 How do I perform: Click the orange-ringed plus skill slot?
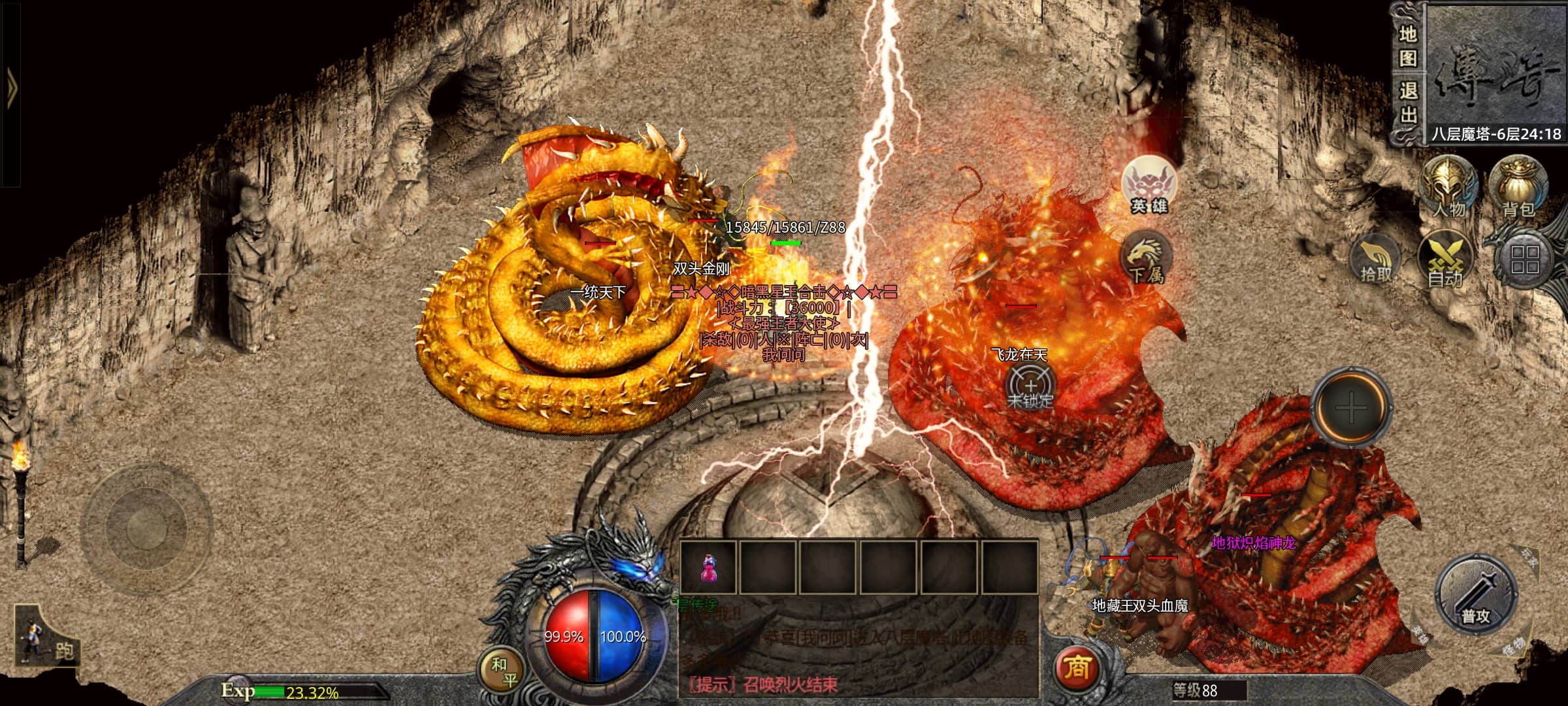(1350, 409)
